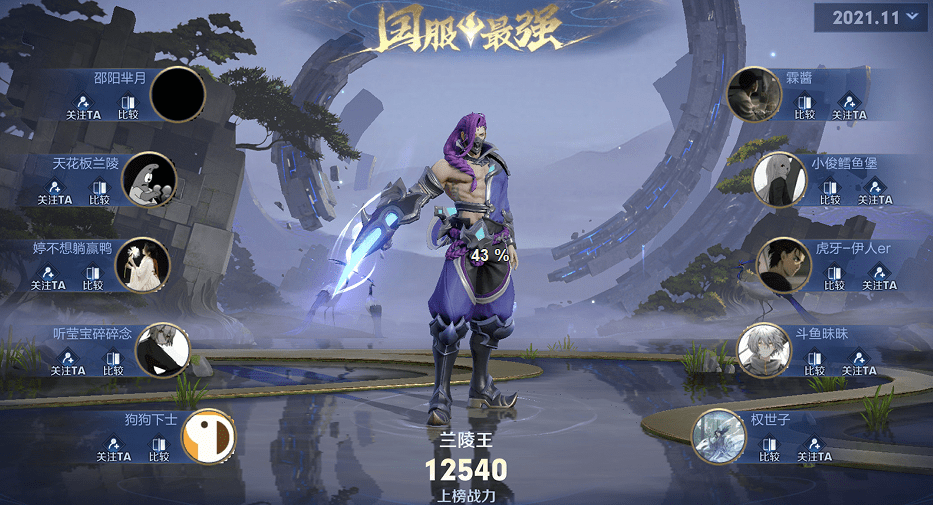Follow player 天花板兰陵
Image resolution: width=933 pixels, height=505 pixels.
tap(55, 192)
